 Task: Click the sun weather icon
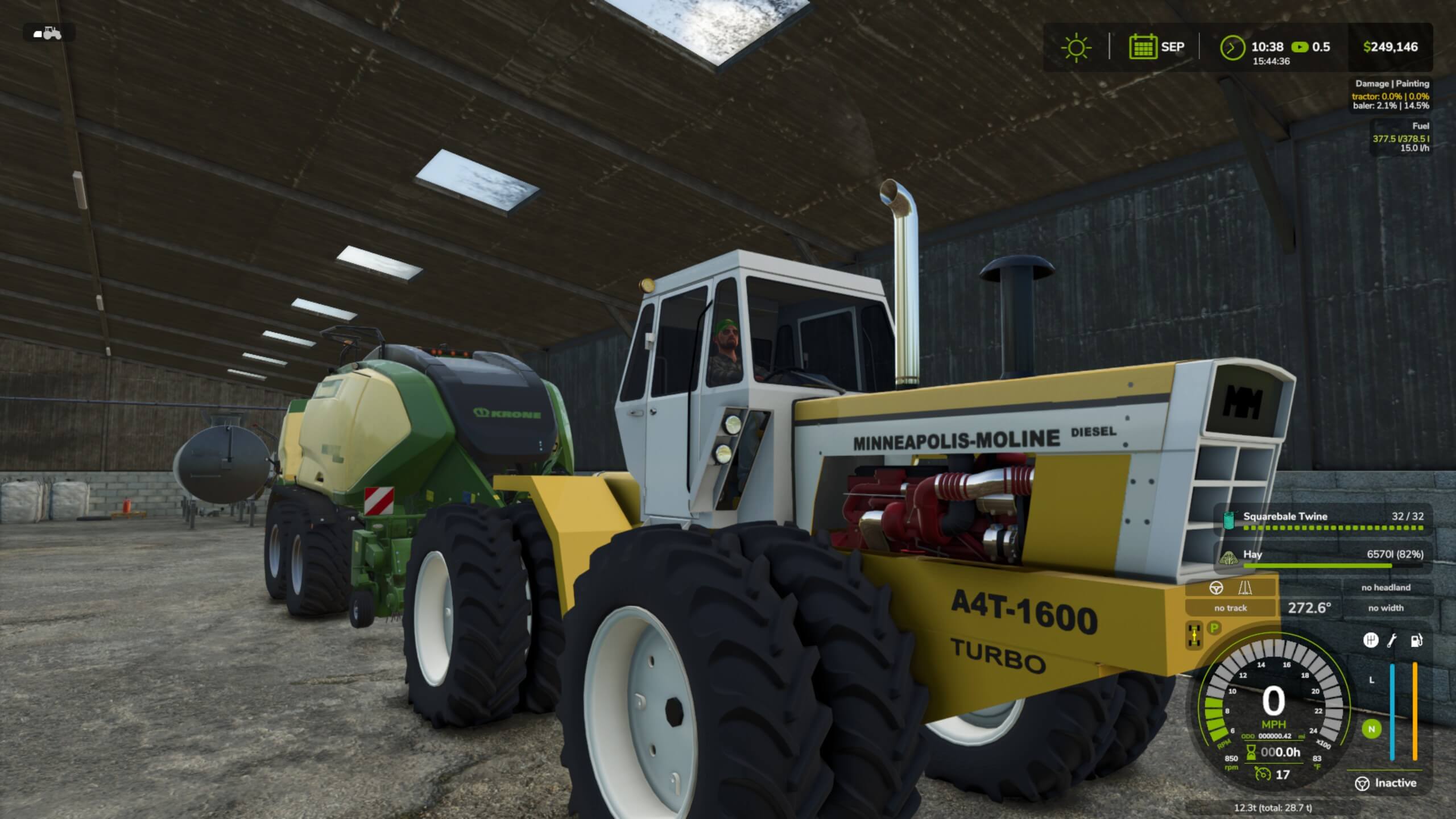click(1076, 47)
